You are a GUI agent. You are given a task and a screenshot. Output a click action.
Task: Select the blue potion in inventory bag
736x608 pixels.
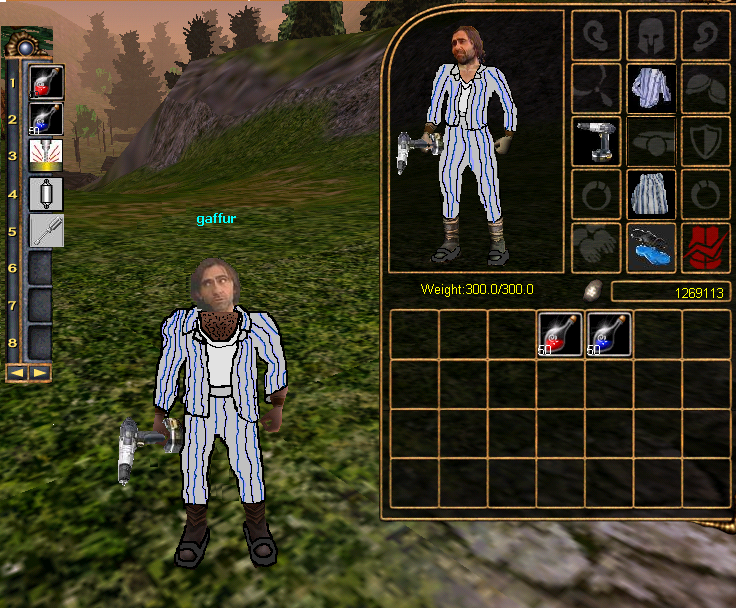coord(609,334)
